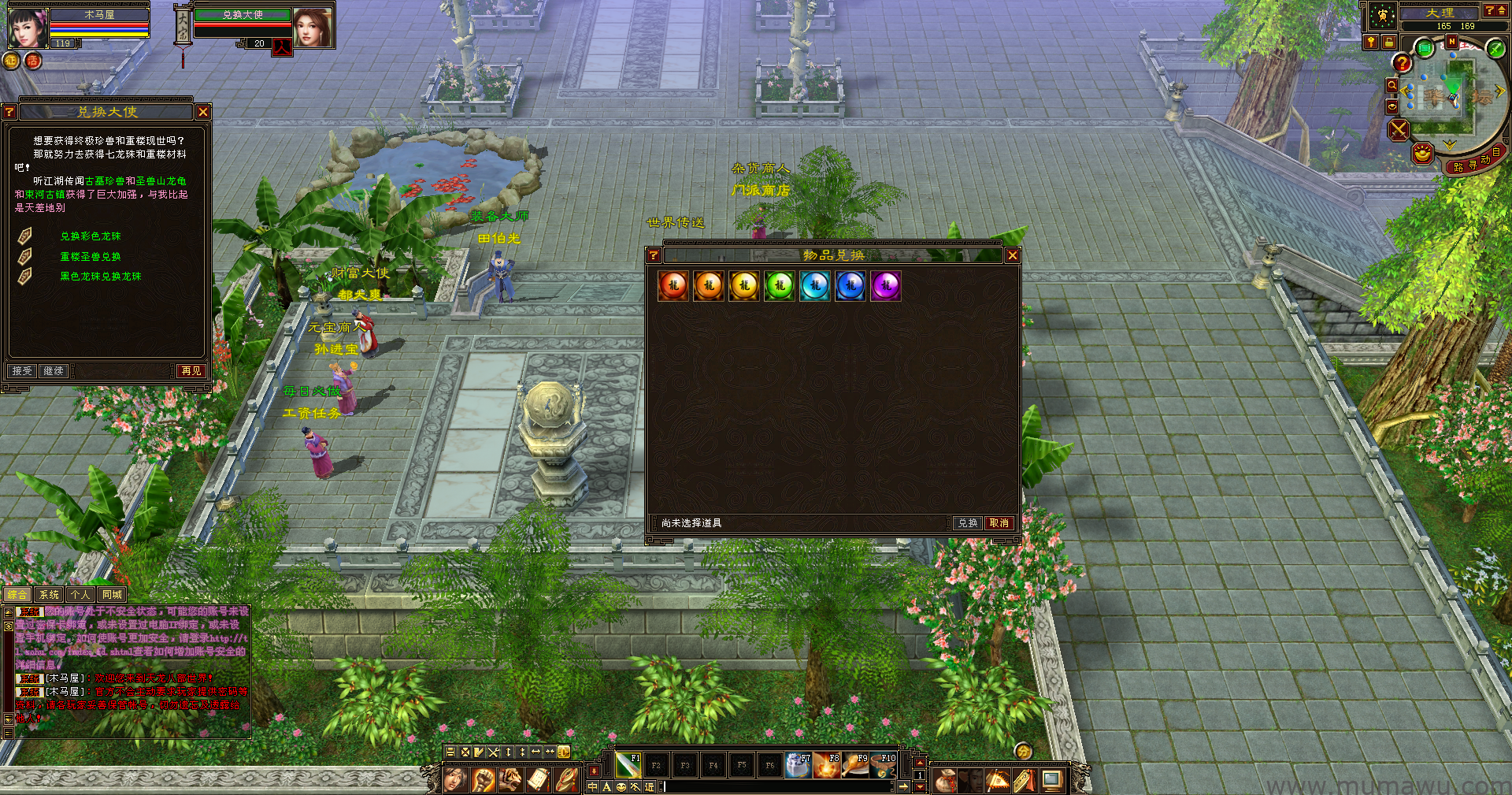This screenshot has height=795, width=1512.
Task: Cancel the exchange with the 取消 button
Action: click(999, 523)
